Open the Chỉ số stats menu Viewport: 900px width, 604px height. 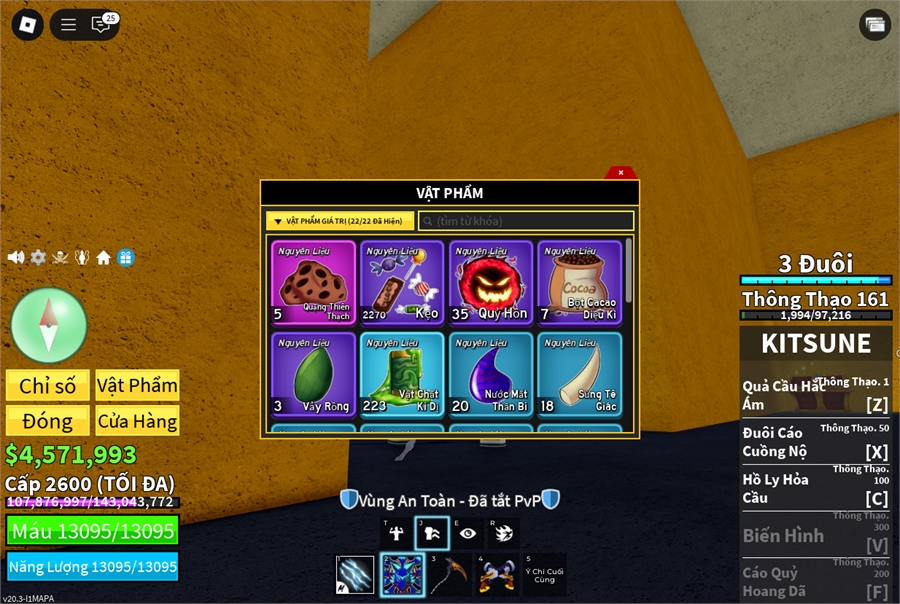[47, 386]
